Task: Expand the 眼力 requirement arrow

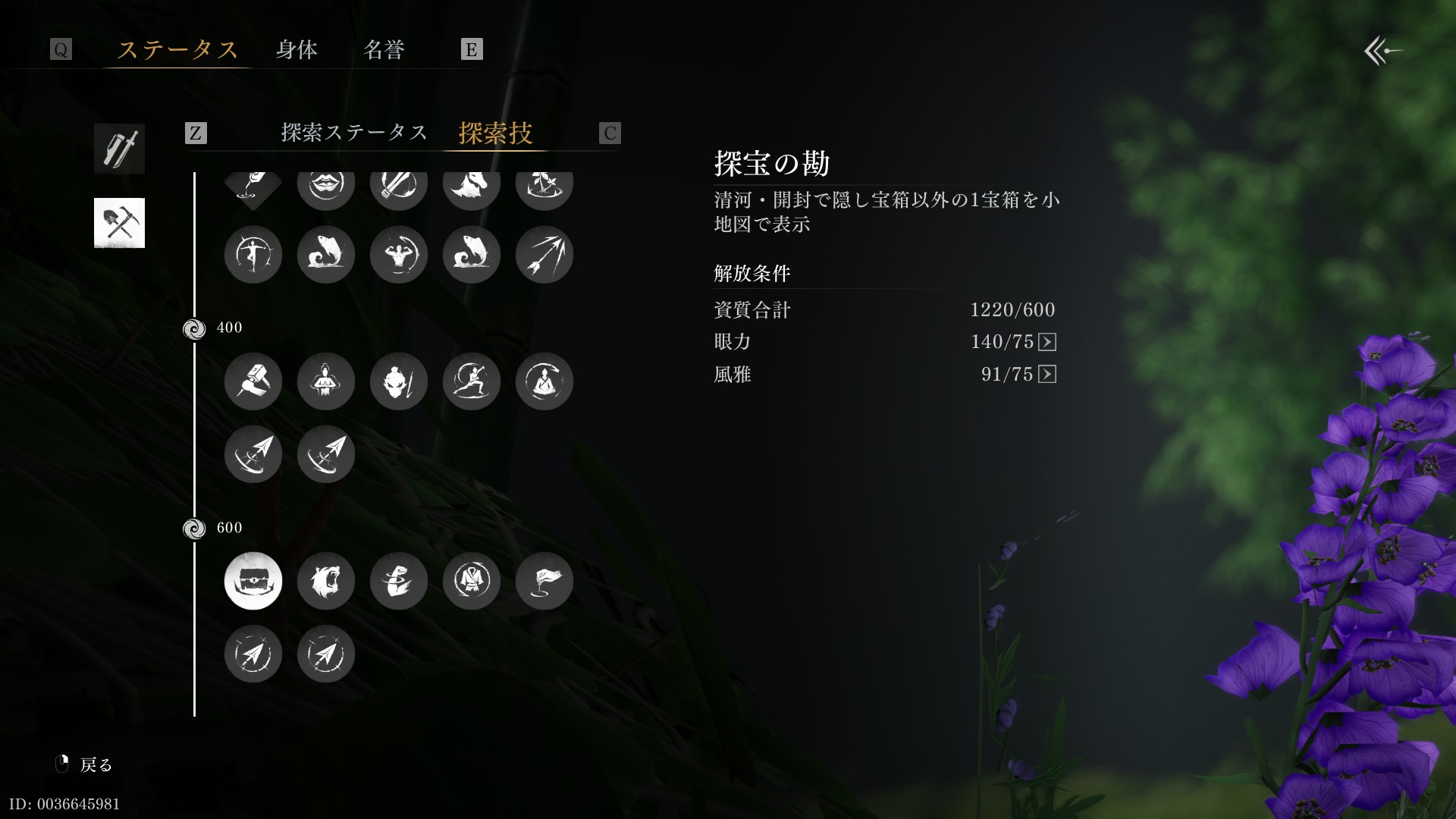Action: (1047, 342)
